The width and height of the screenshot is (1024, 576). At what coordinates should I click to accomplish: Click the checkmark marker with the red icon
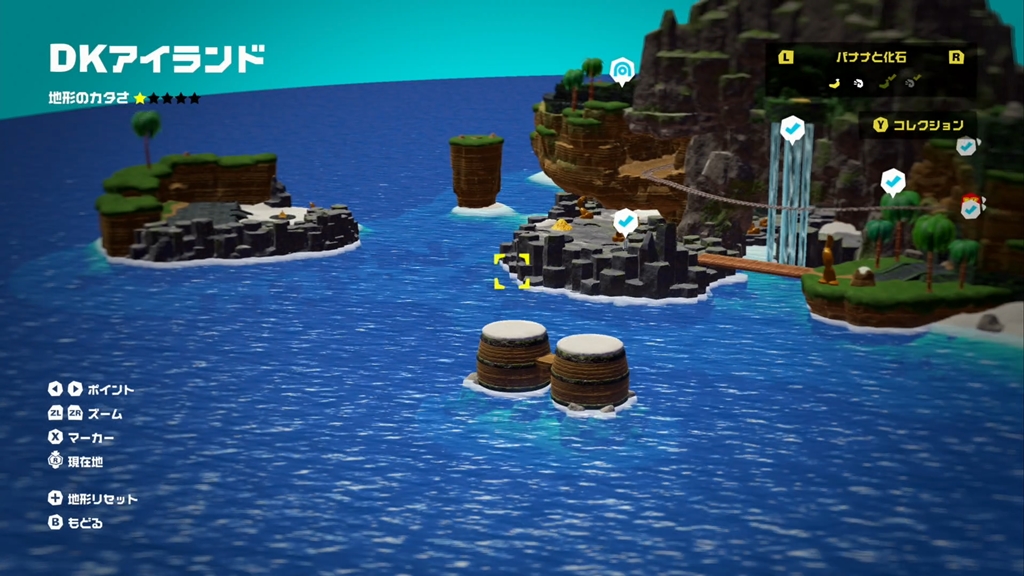point(971,208)
